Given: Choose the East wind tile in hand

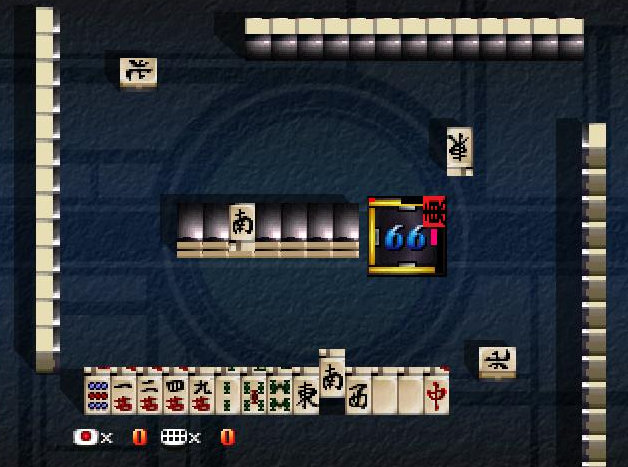Looking at the screenshot, I should (x=305, y=392).
